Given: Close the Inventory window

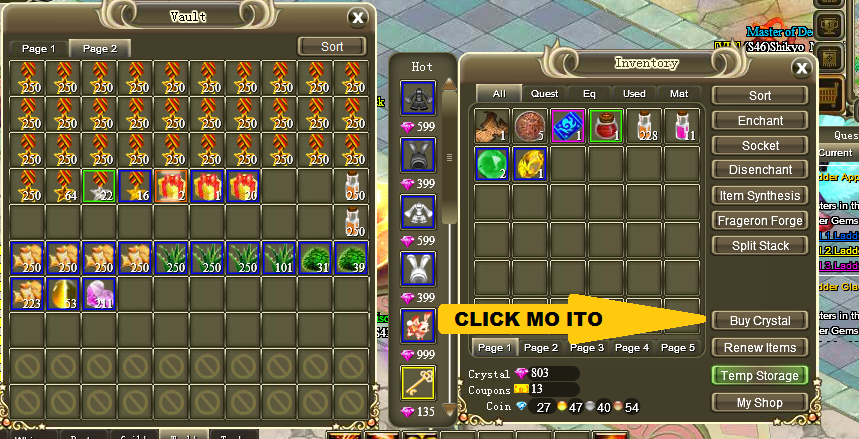Looking at the screenshot, I should 801,68.
